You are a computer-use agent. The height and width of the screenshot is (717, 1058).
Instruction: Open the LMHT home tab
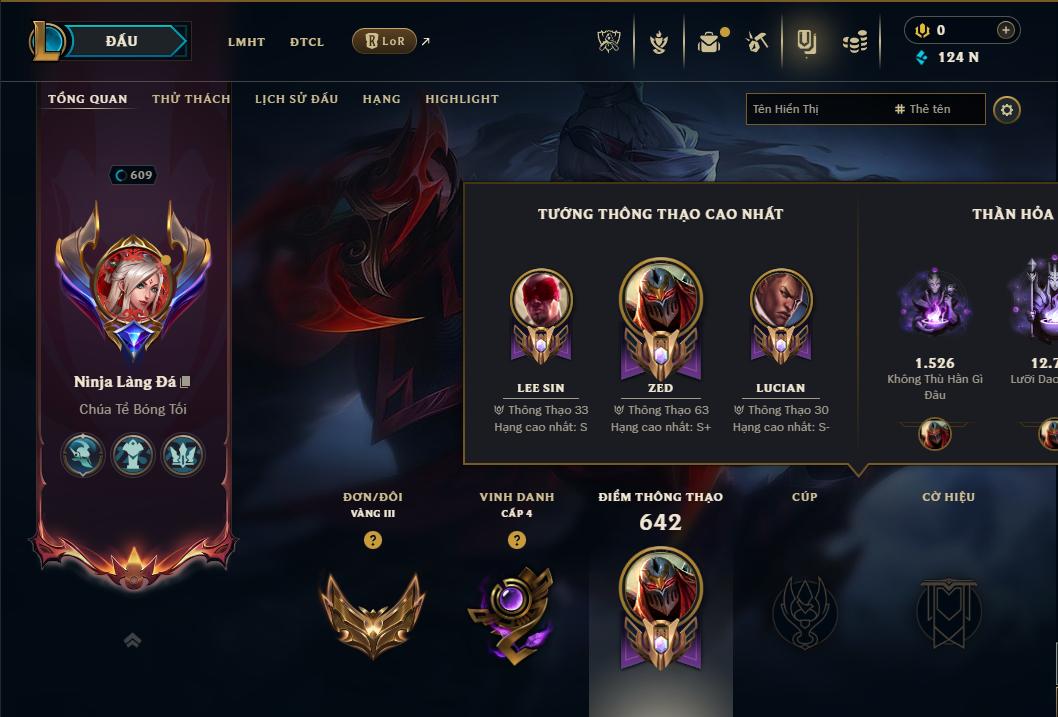pos(246,42)
